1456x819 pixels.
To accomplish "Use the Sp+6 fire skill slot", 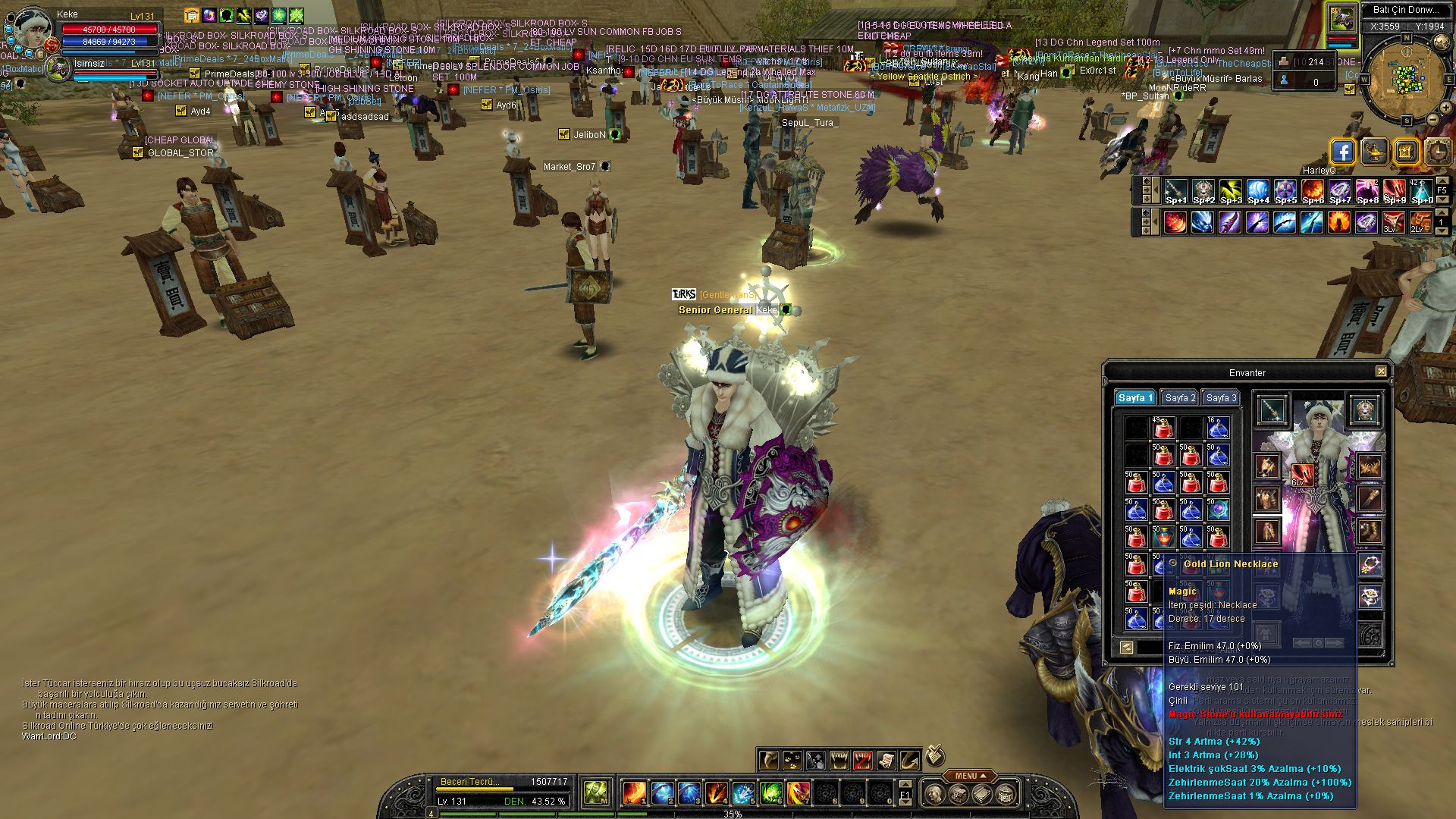I will coord(1312,192).
